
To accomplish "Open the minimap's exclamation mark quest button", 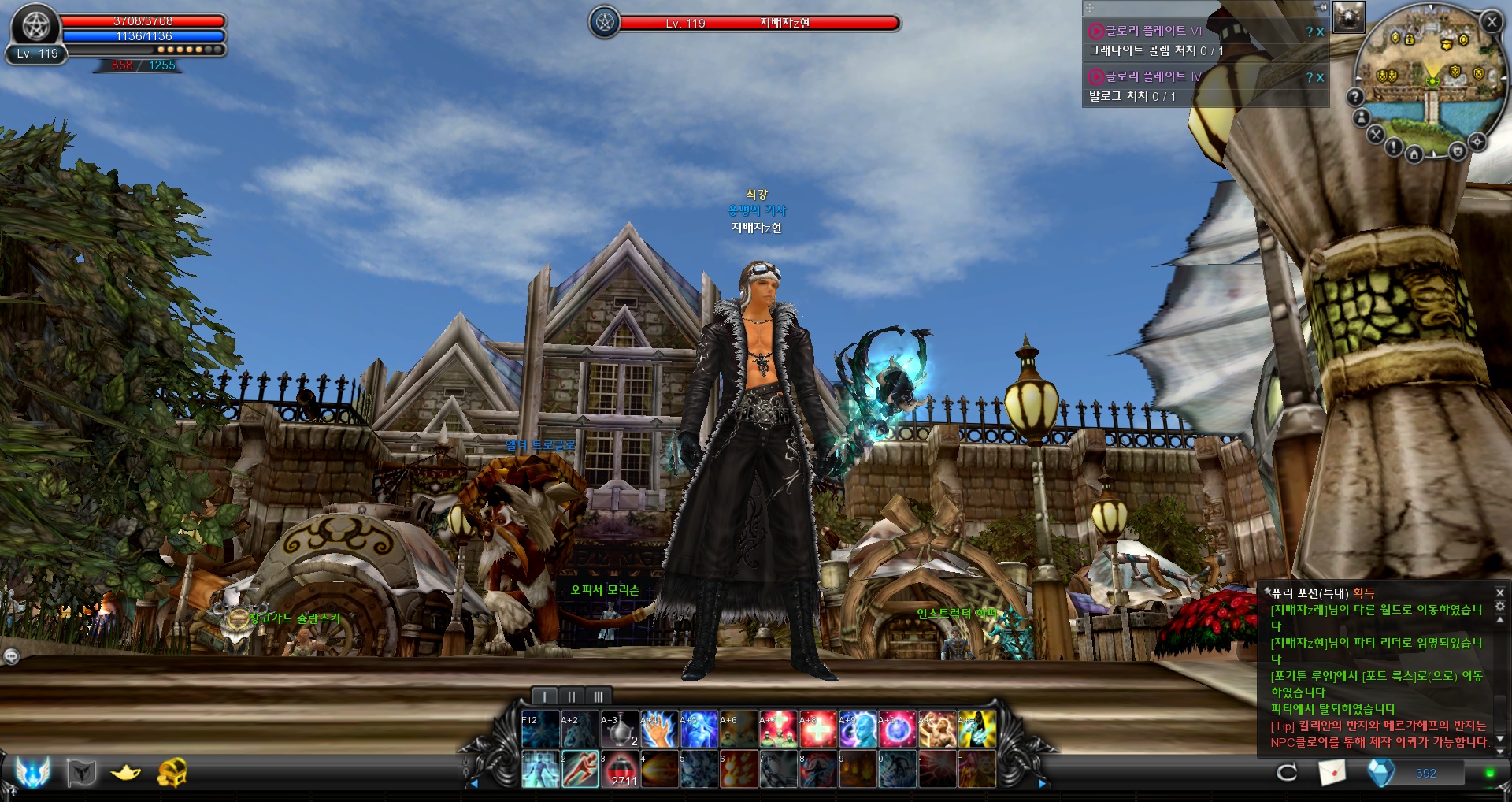I will (1393, 147).
